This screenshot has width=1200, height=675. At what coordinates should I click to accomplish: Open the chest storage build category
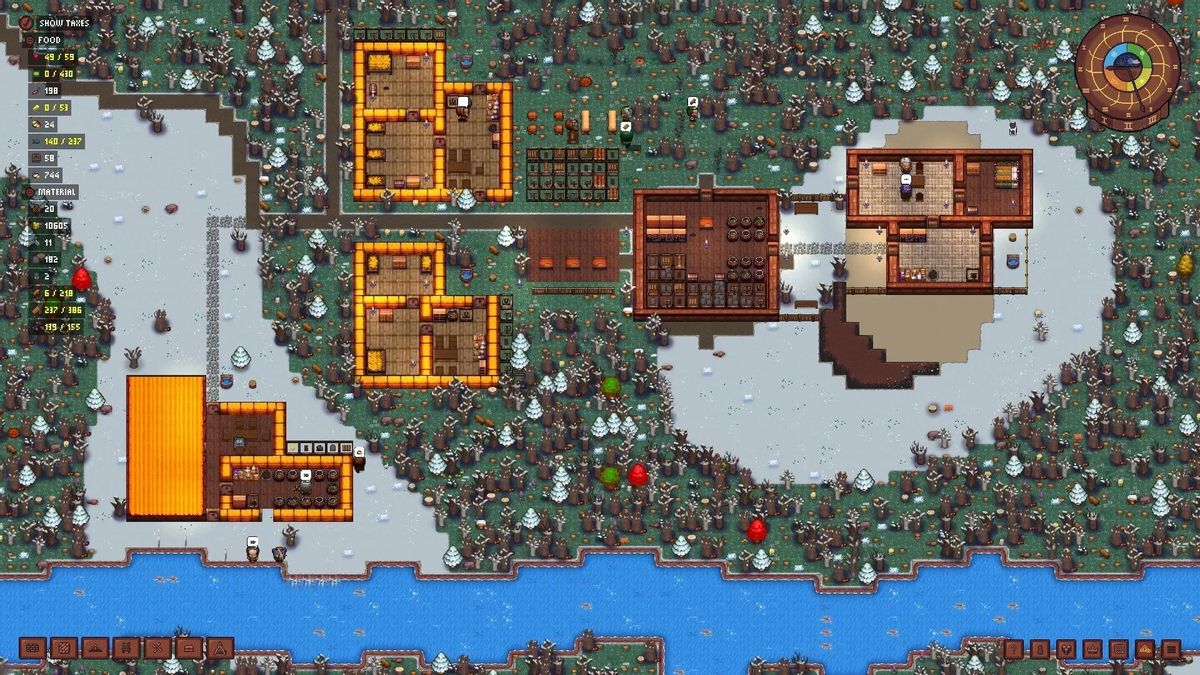pos(189,649)
